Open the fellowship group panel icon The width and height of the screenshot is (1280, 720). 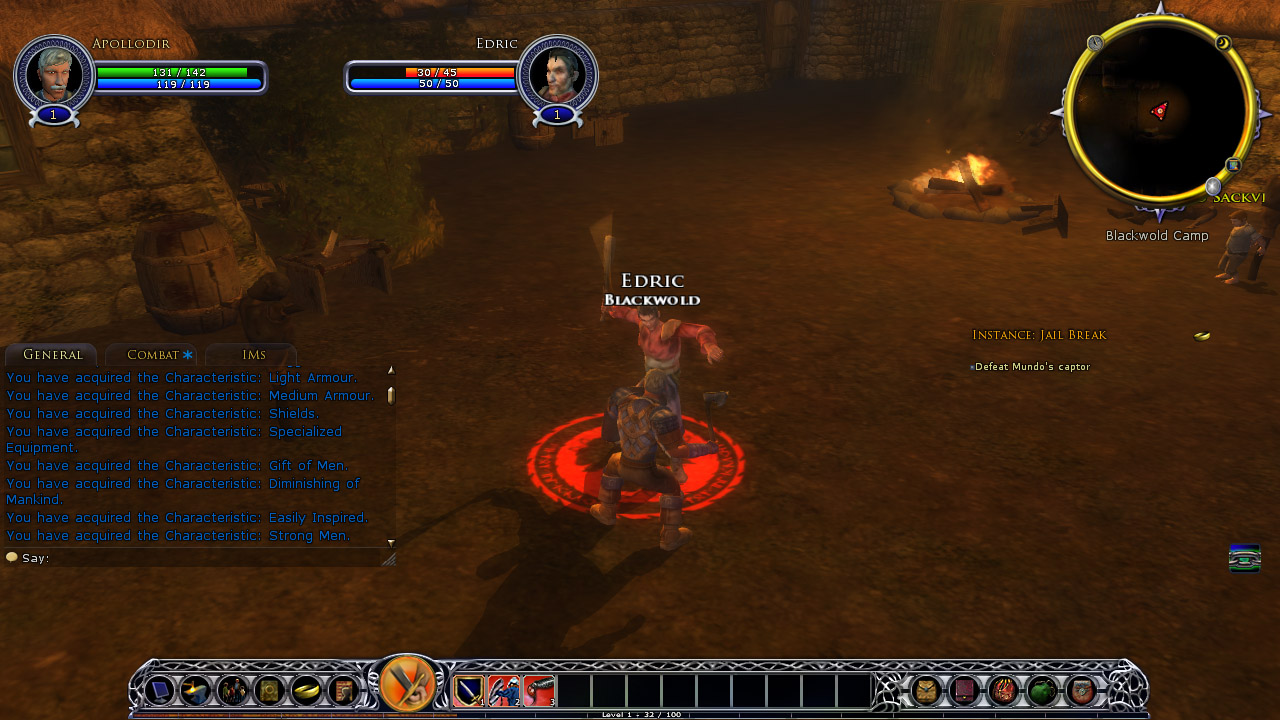(x=233, y=691)
